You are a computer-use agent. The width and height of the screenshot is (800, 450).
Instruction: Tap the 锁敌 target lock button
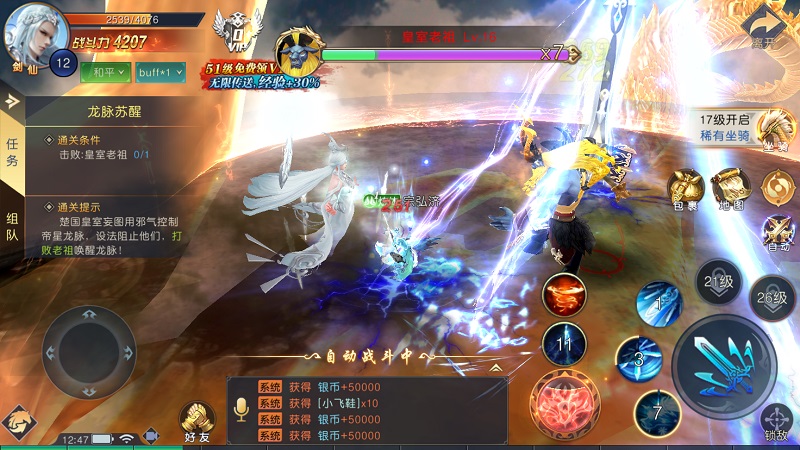click(x=776, y=422)
